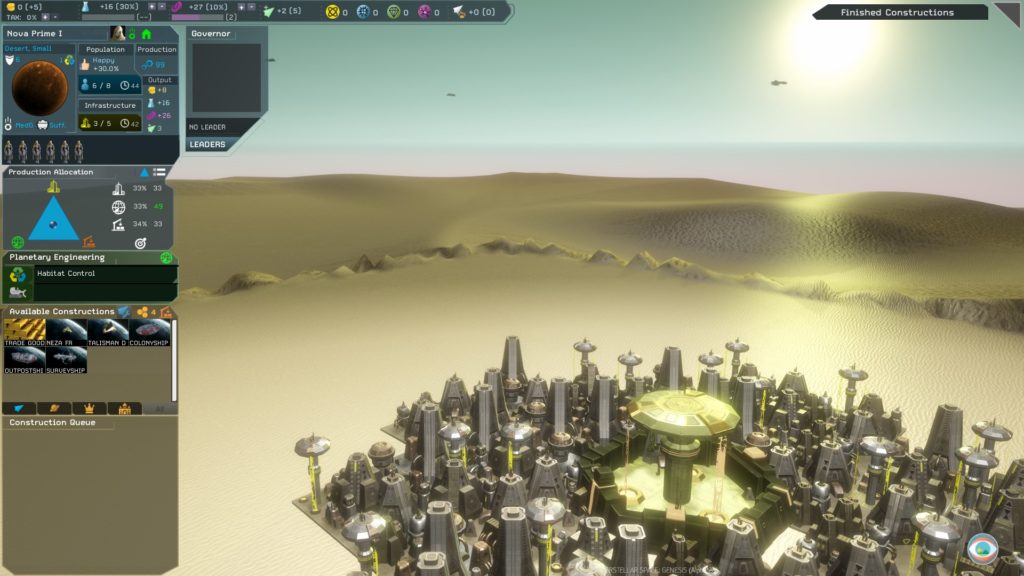
Task: Switch production allocation to list view
Action: (x=160, y=172)
